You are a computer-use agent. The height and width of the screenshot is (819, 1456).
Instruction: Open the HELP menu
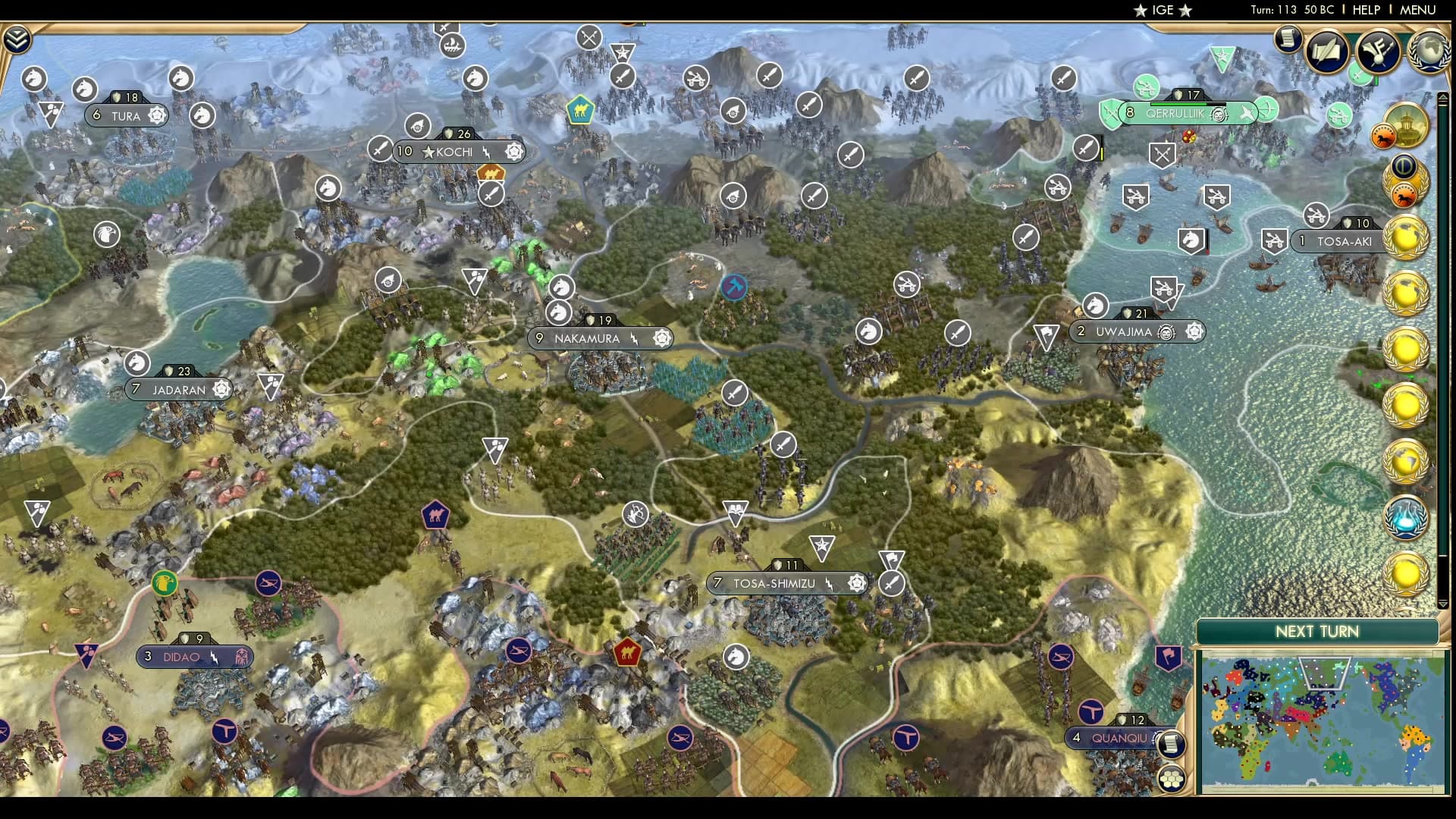click(x=1365, y=10)
